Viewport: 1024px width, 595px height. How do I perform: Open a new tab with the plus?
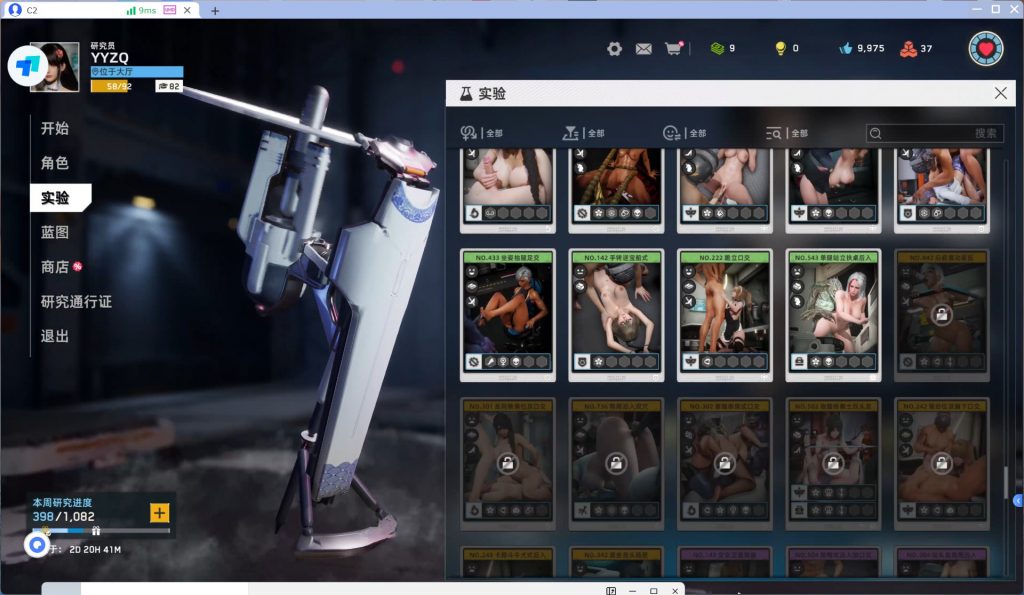click(215, 10)
